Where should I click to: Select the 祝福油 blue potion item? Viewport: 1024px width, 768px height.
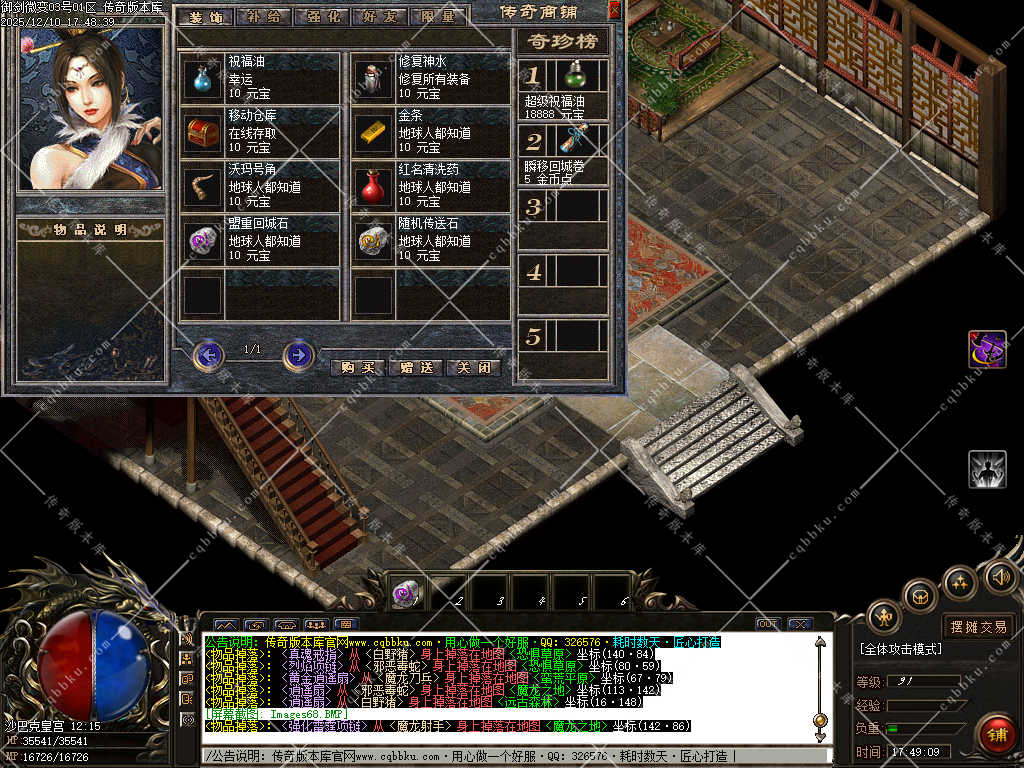tap(203, 78)
